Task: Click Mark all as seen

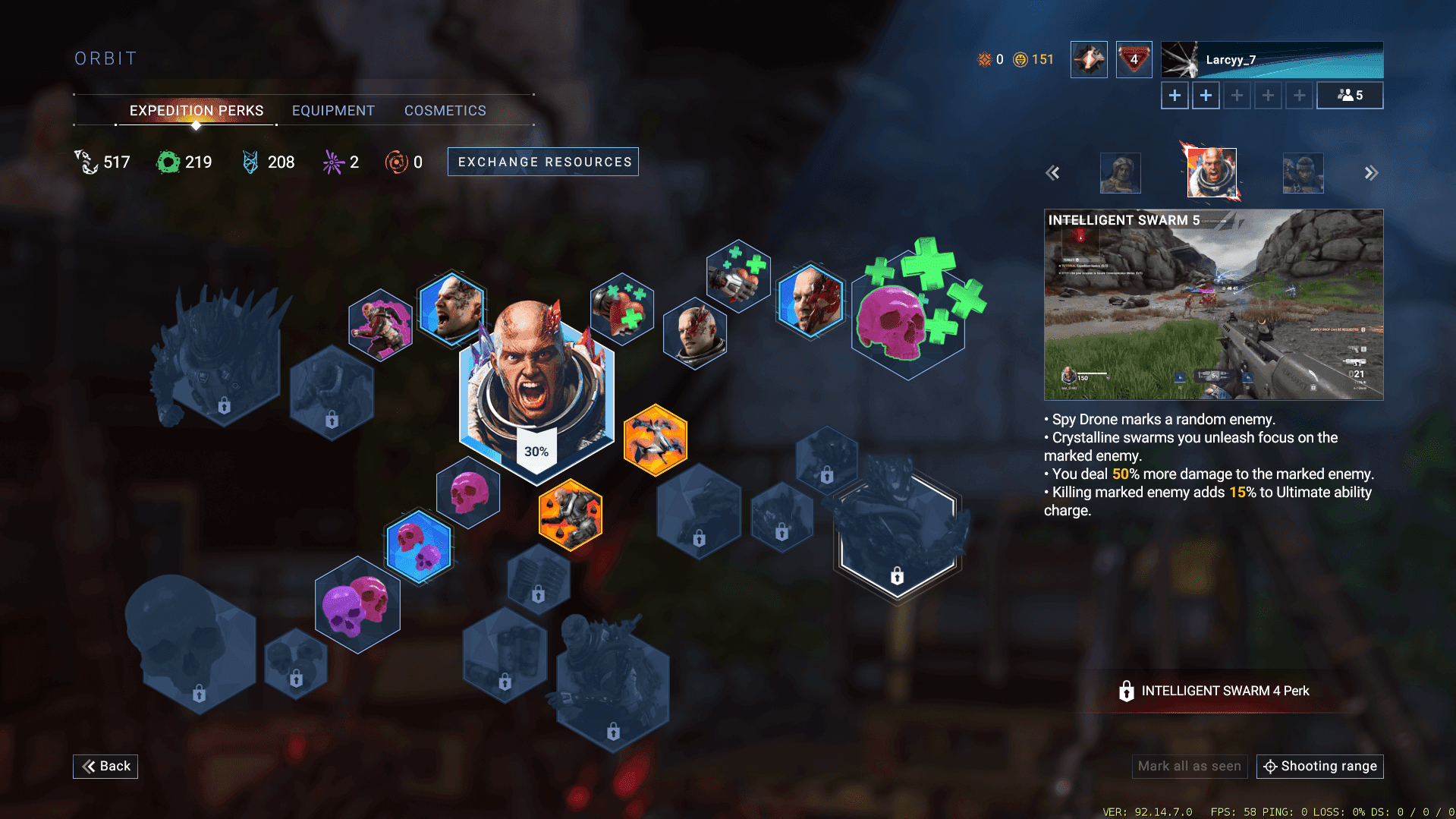Action: [x=1189, y=766]
